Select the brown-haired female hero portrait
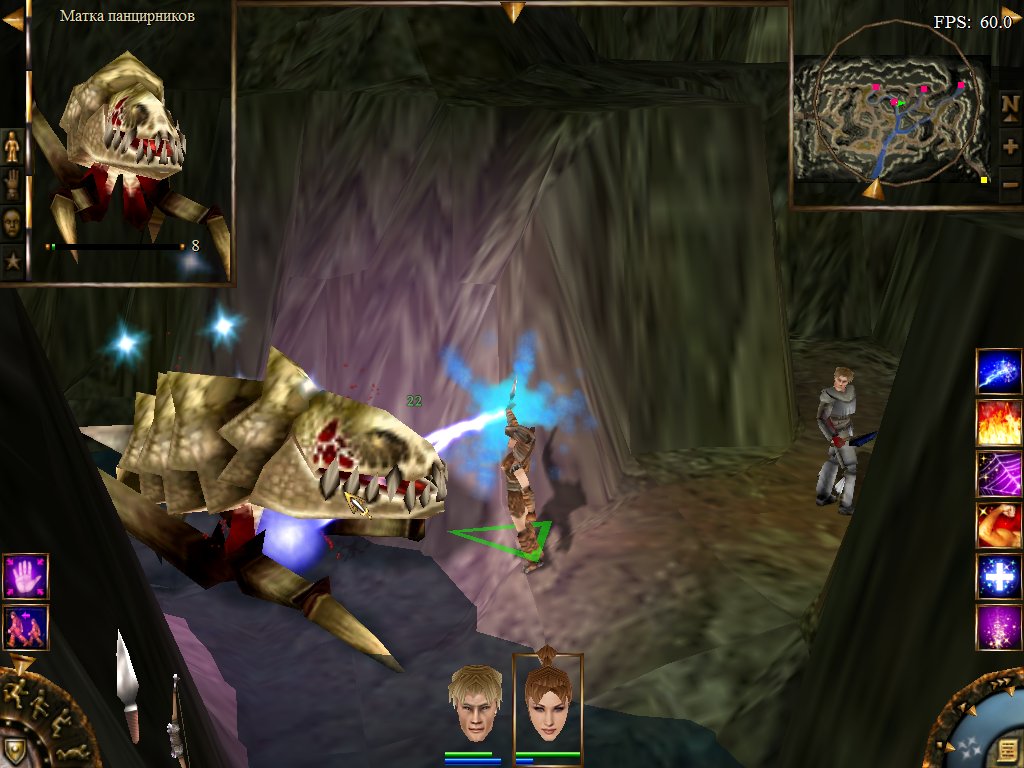Viewport: 1024px width, 768px height. pos(546,702)
